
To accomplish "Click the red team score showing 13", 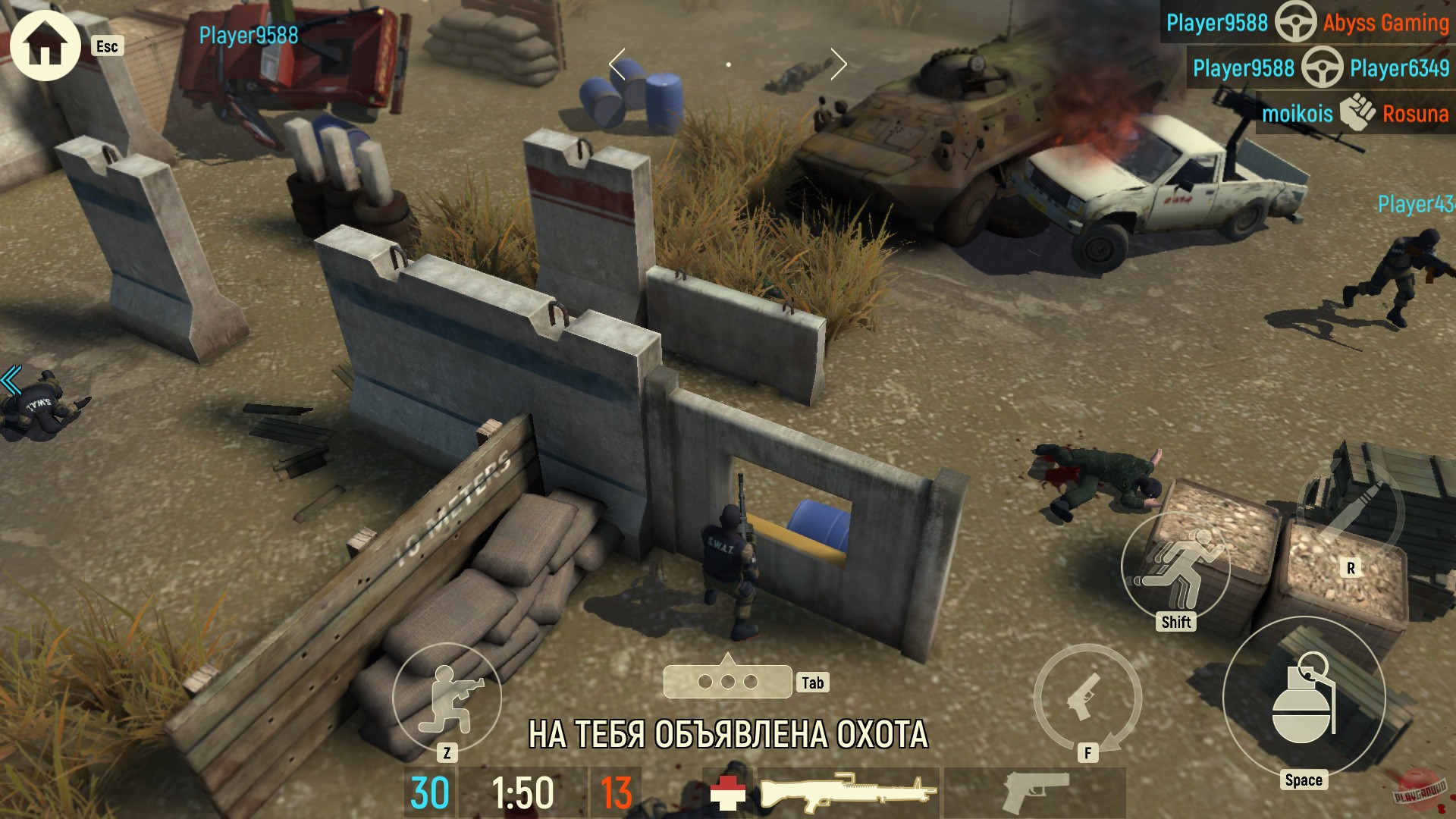I will coord(618,792).
